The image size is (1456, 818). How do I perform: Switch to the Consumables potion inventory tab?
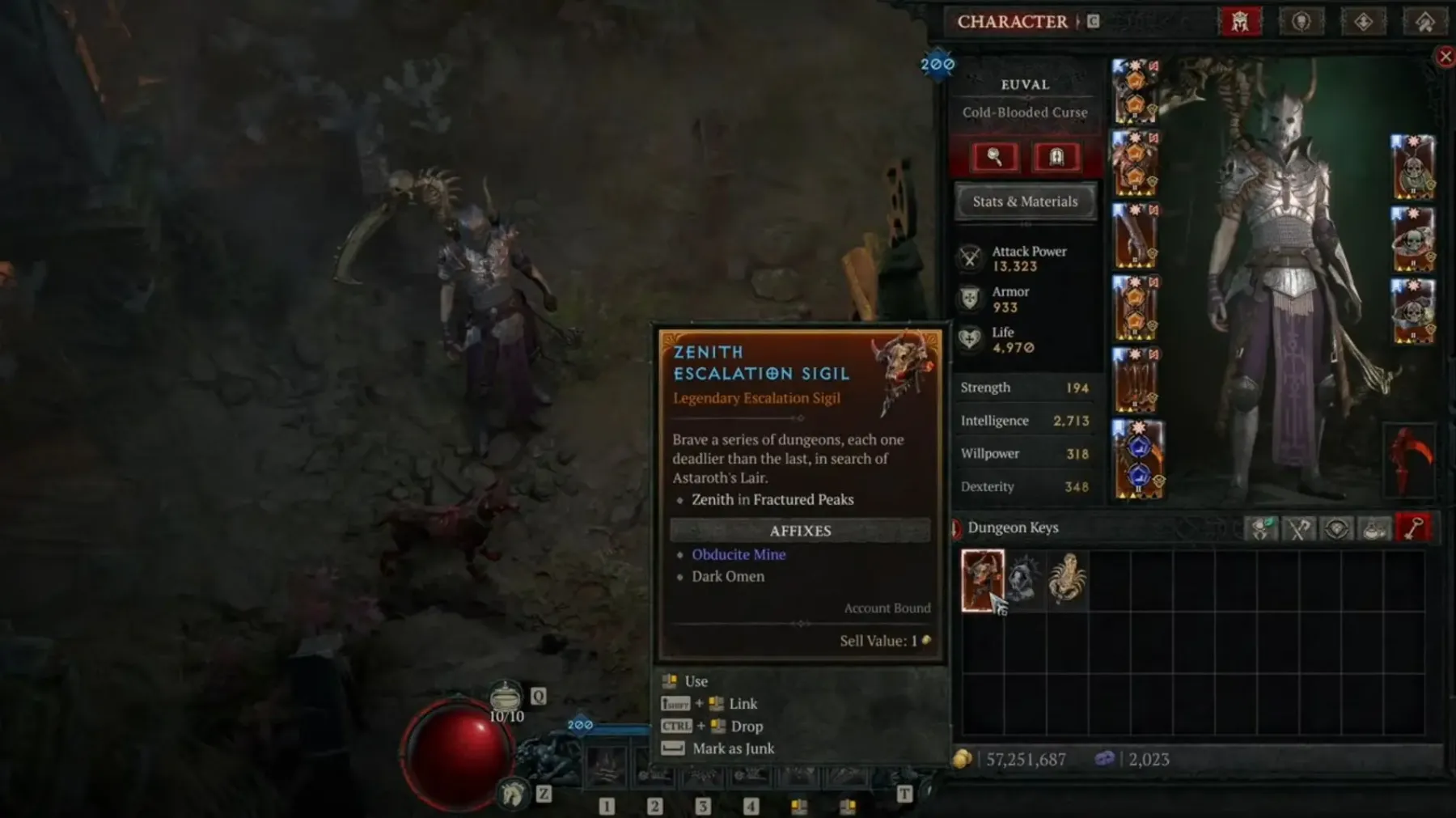tap(1374, 529)
